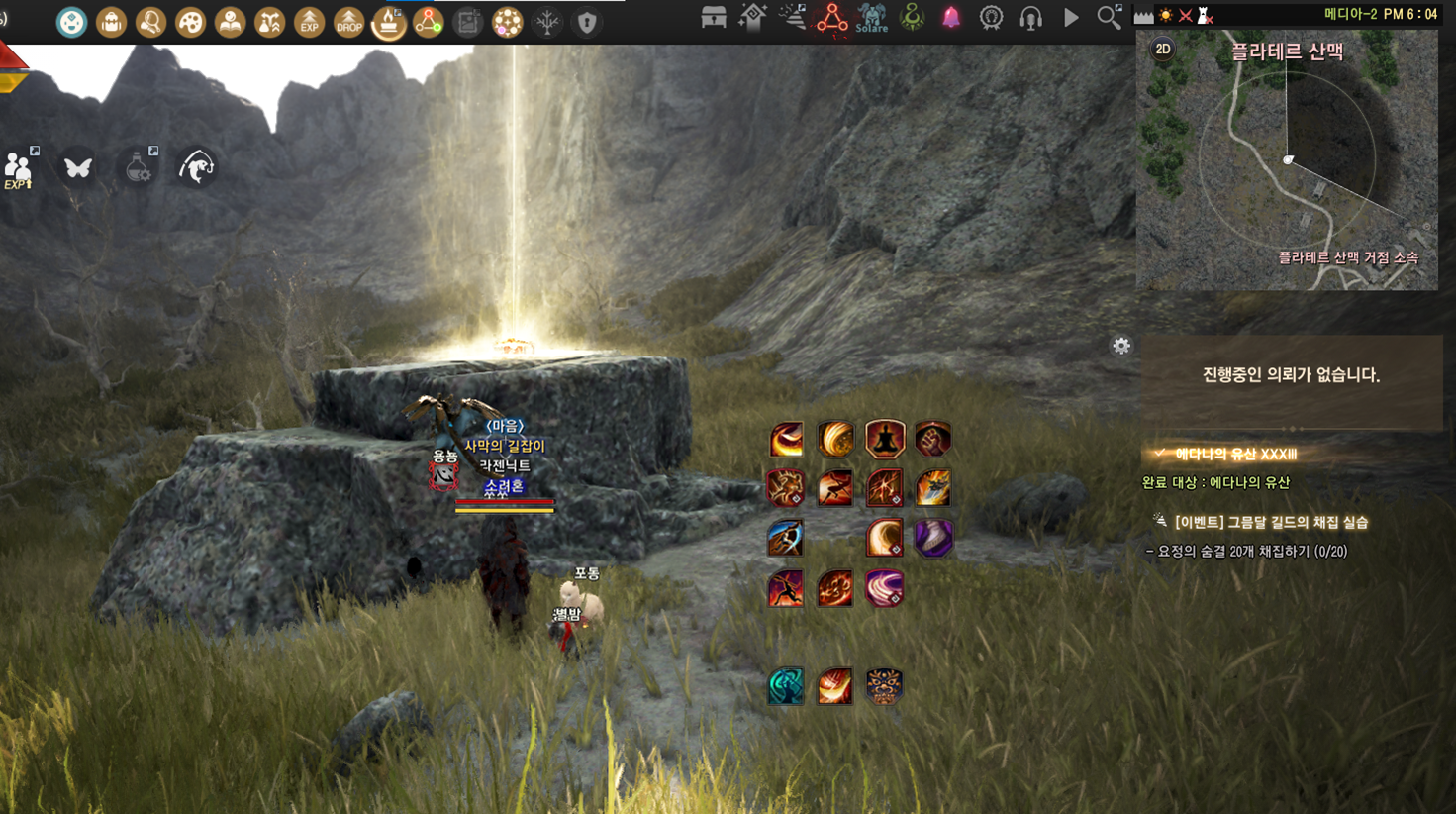This screenshot has height=814, width=1456.
Task: Toggle the headset microphone icon
Action: click(1030, 18)
